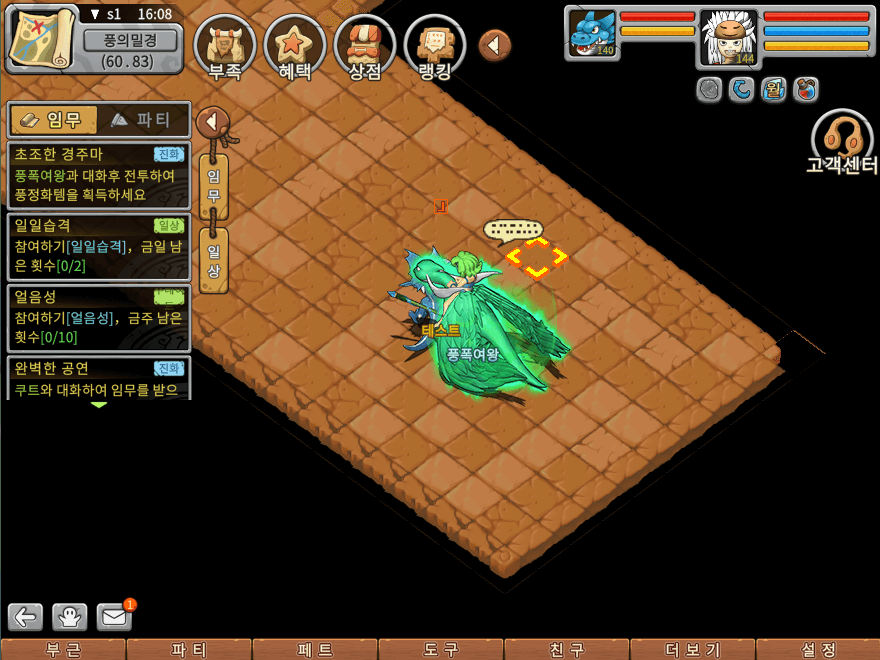This screenshot has height=660, width=880.
Task: Select the 초조한 경주마 quest entry
Action: pos(98,172)
